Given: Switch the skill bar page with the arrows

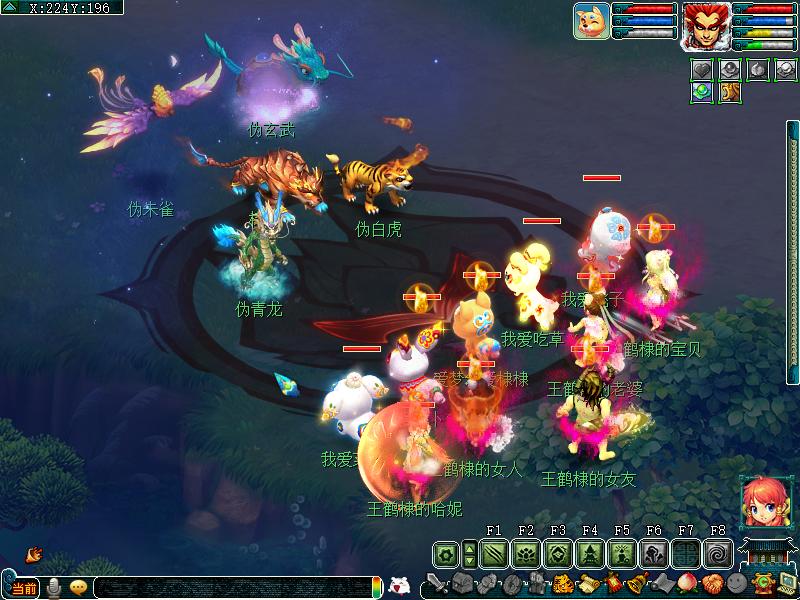Looking at the screenshot, I should 470,553.
